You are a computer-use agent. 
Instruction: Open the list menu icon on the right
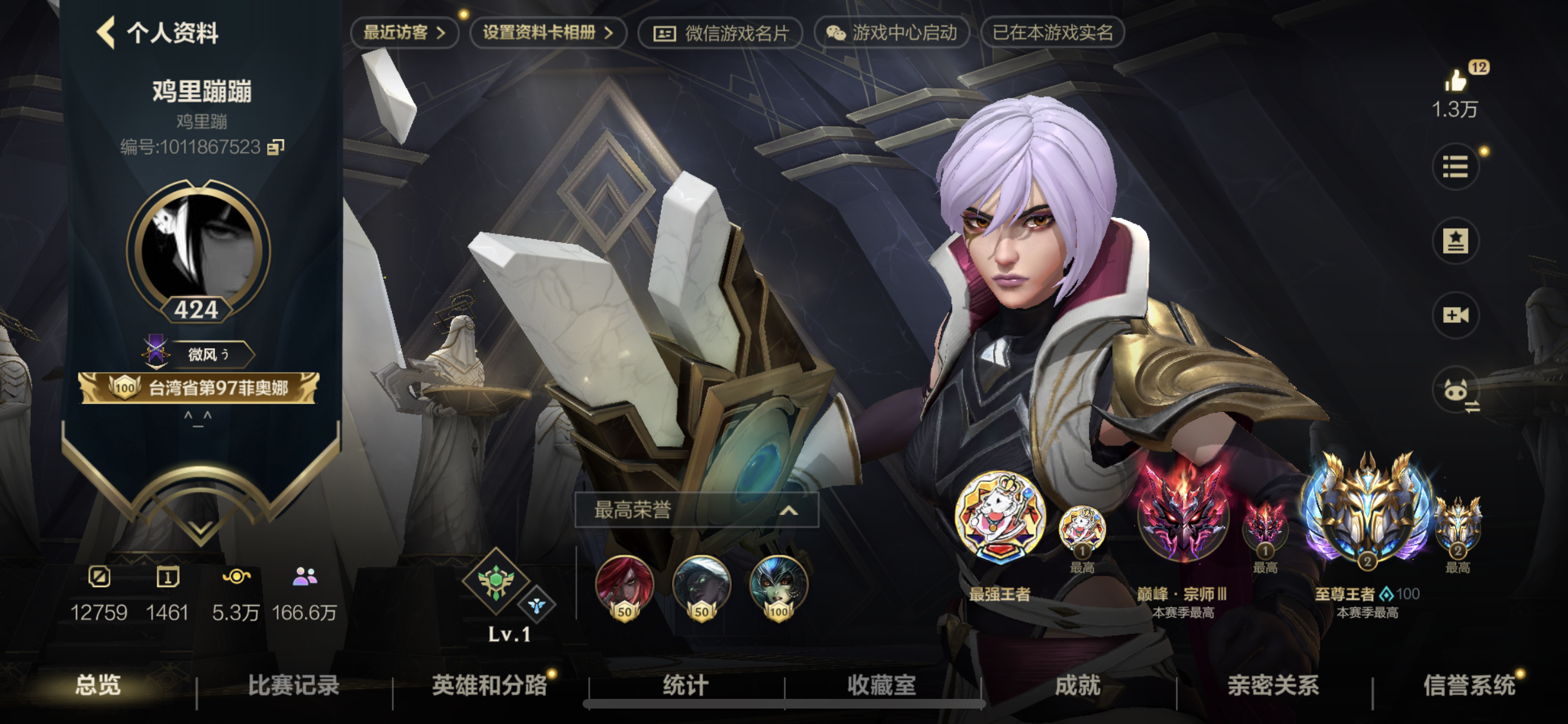pyautogui.click(x=1455, y=167)
